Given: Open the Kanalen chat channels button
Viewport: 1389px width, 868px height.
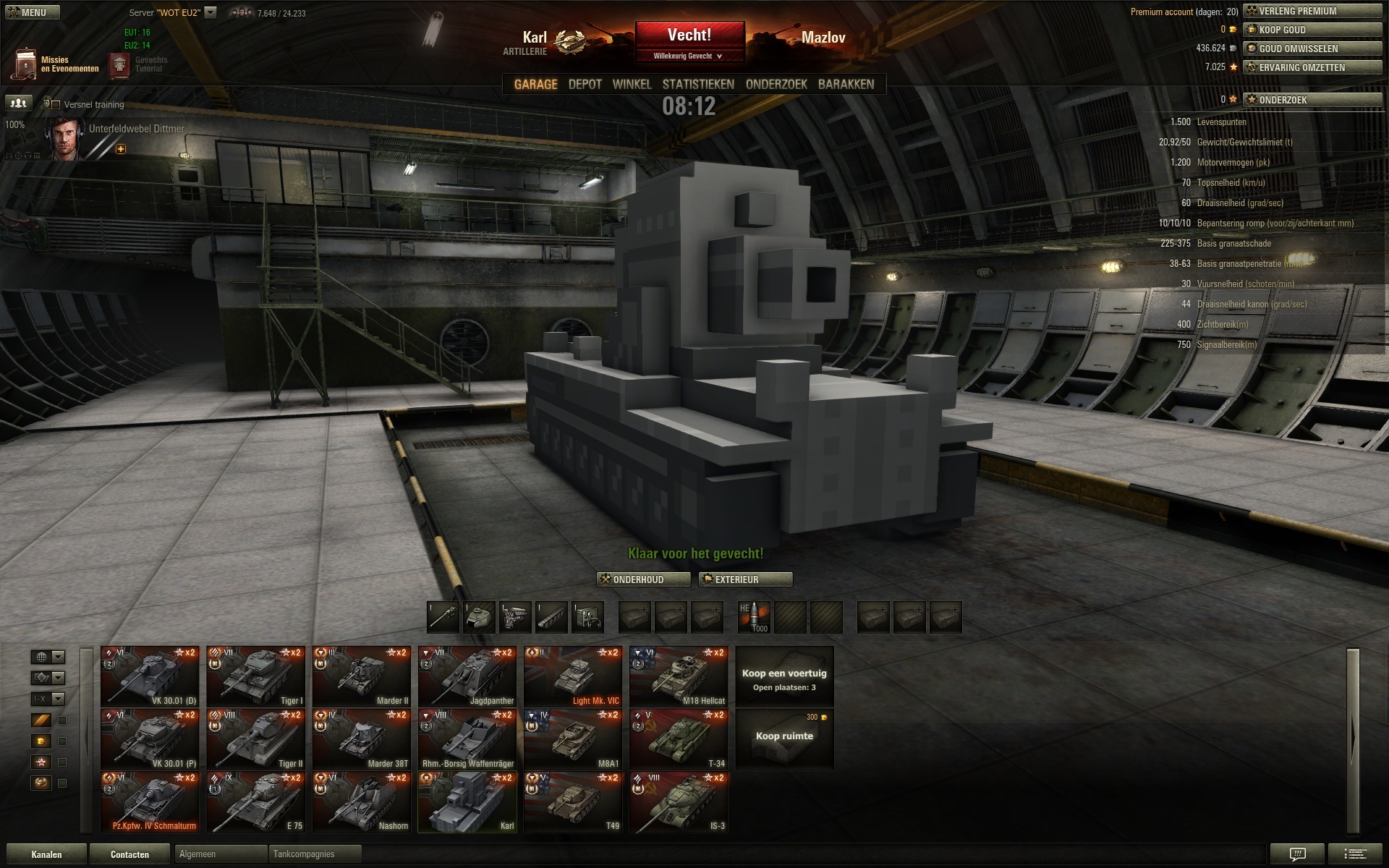Looking at the screenshot, I should point(46,854).
